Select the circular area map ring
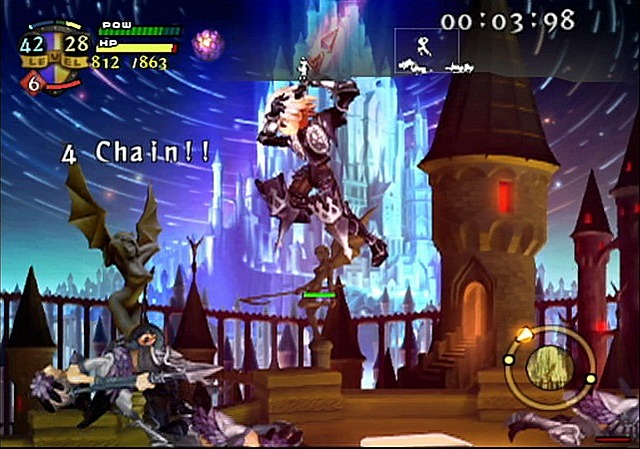This screenshot has height=449, width=640. [549, 367]
